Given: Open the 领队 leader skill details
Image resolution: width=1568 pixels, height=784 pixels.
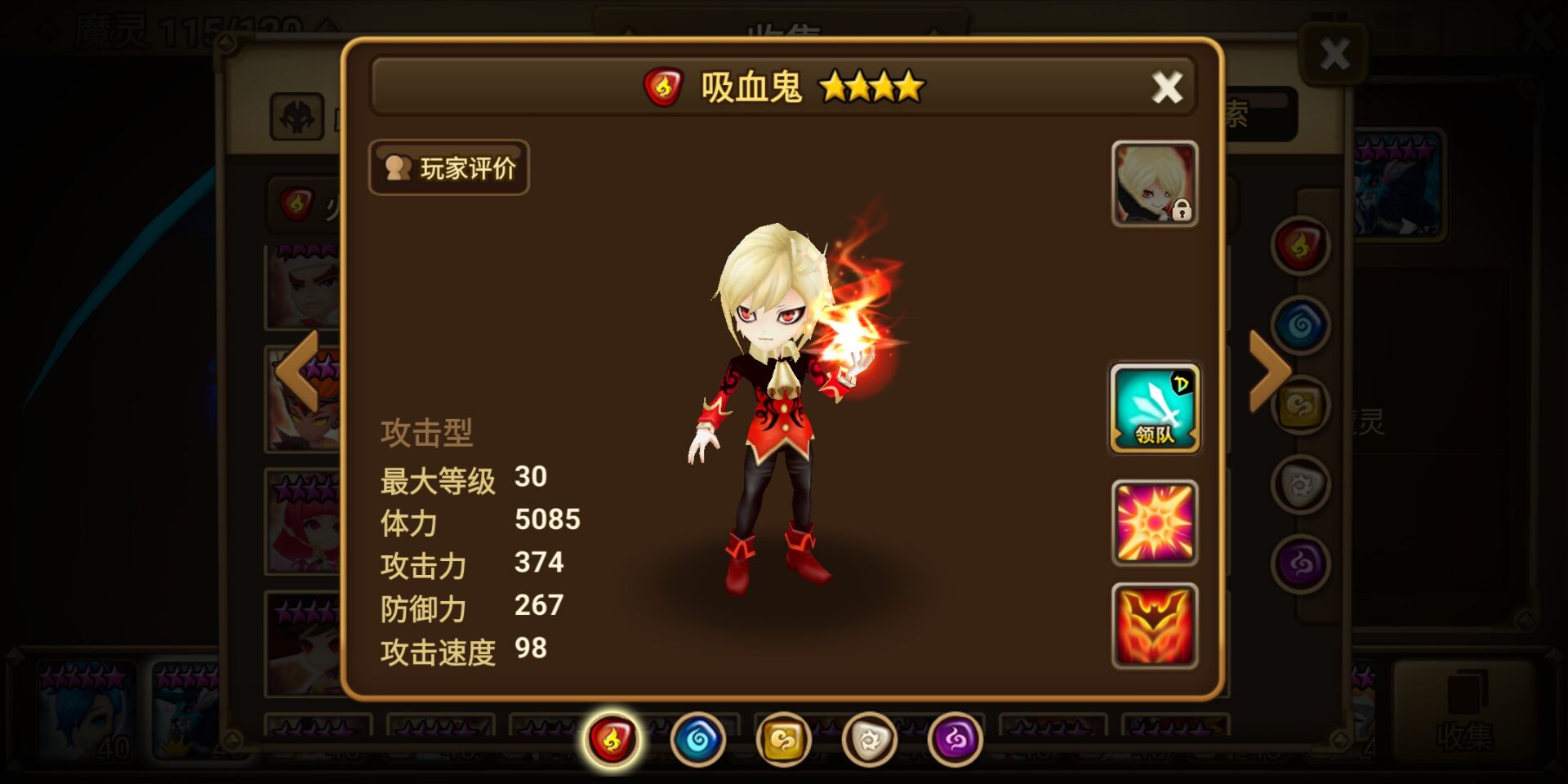Looking at the screenshot, I should pyautogui.click(x=1155, y=408).
